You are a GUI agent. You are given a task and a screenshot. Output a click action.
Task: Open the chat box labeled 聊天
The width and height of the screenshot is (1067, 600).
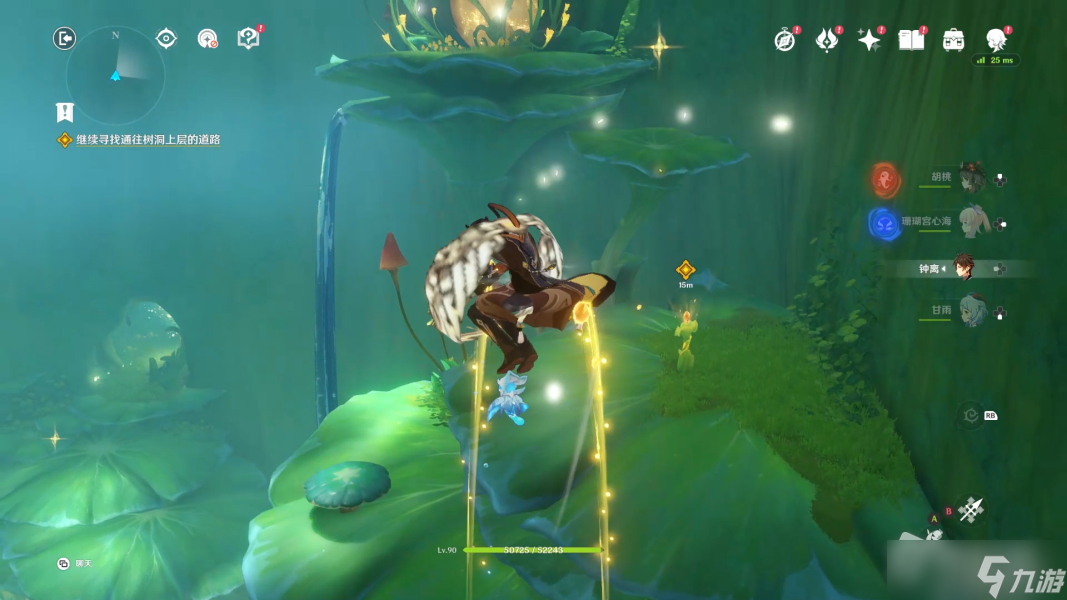(76, 564)
